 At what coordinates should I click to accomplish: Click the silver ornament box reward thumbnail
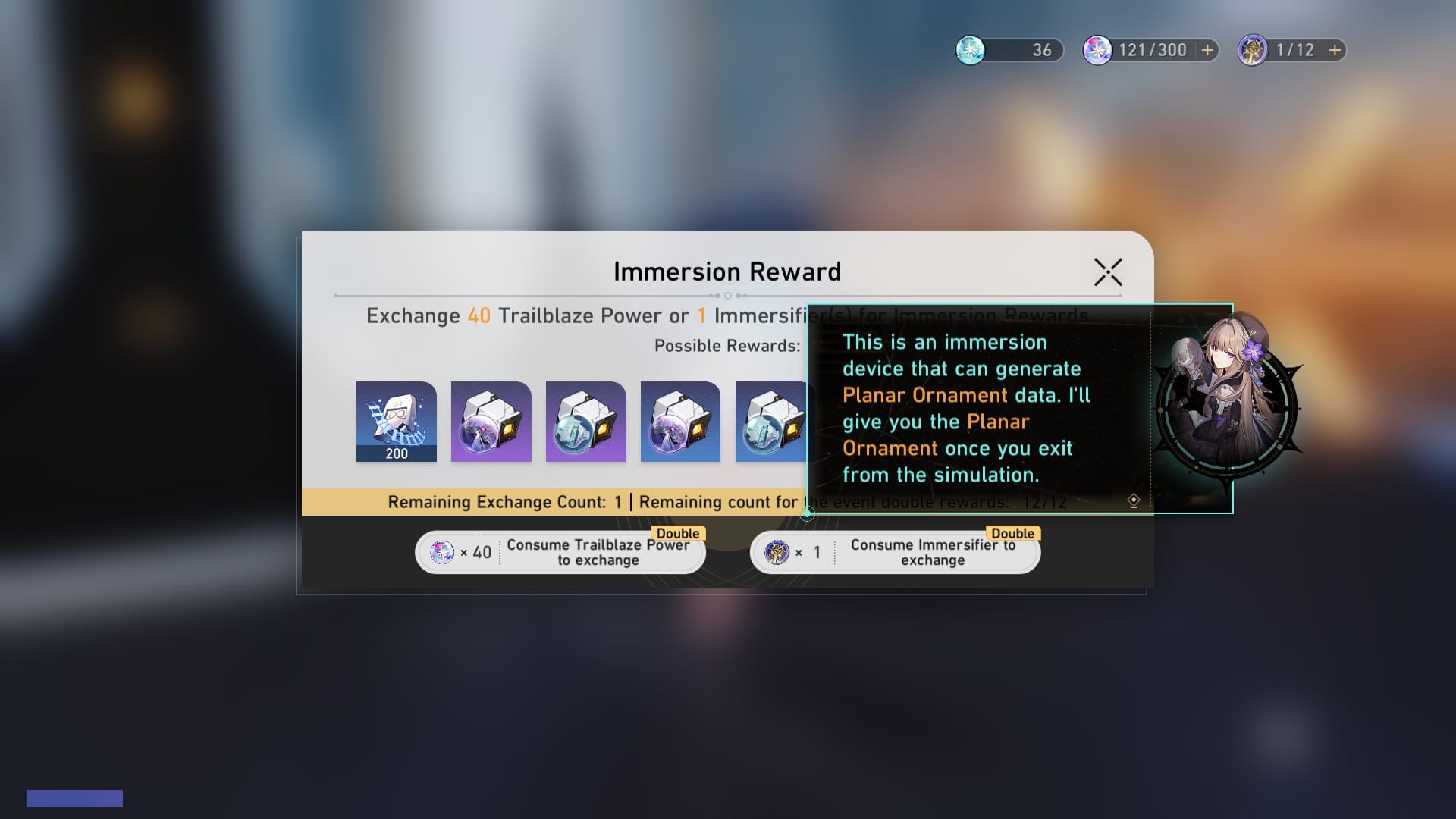click(x=585, y=422)
